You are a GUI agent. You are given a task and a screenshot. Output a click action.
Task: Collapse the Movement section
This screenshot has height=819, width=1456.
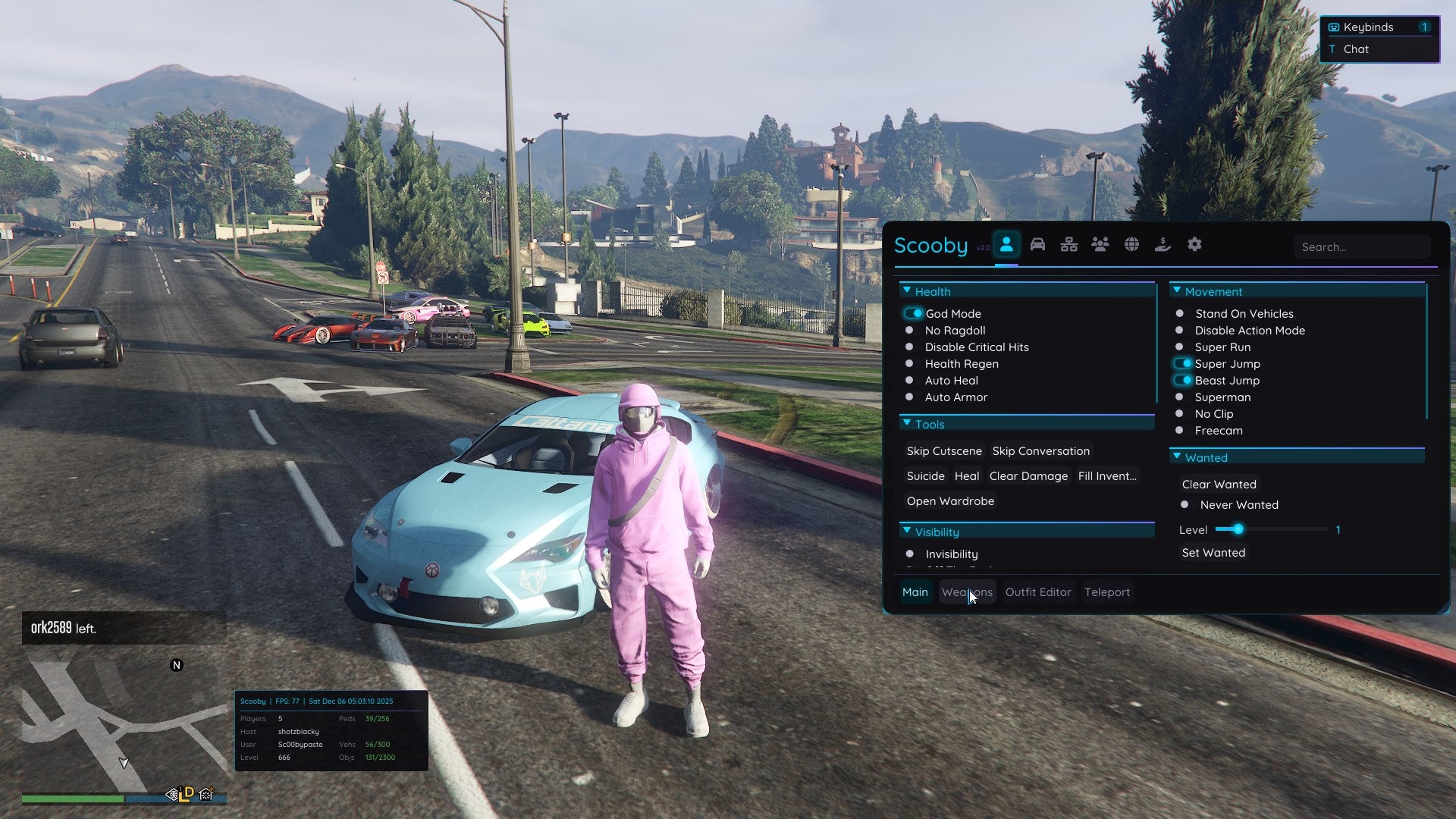1177,290
